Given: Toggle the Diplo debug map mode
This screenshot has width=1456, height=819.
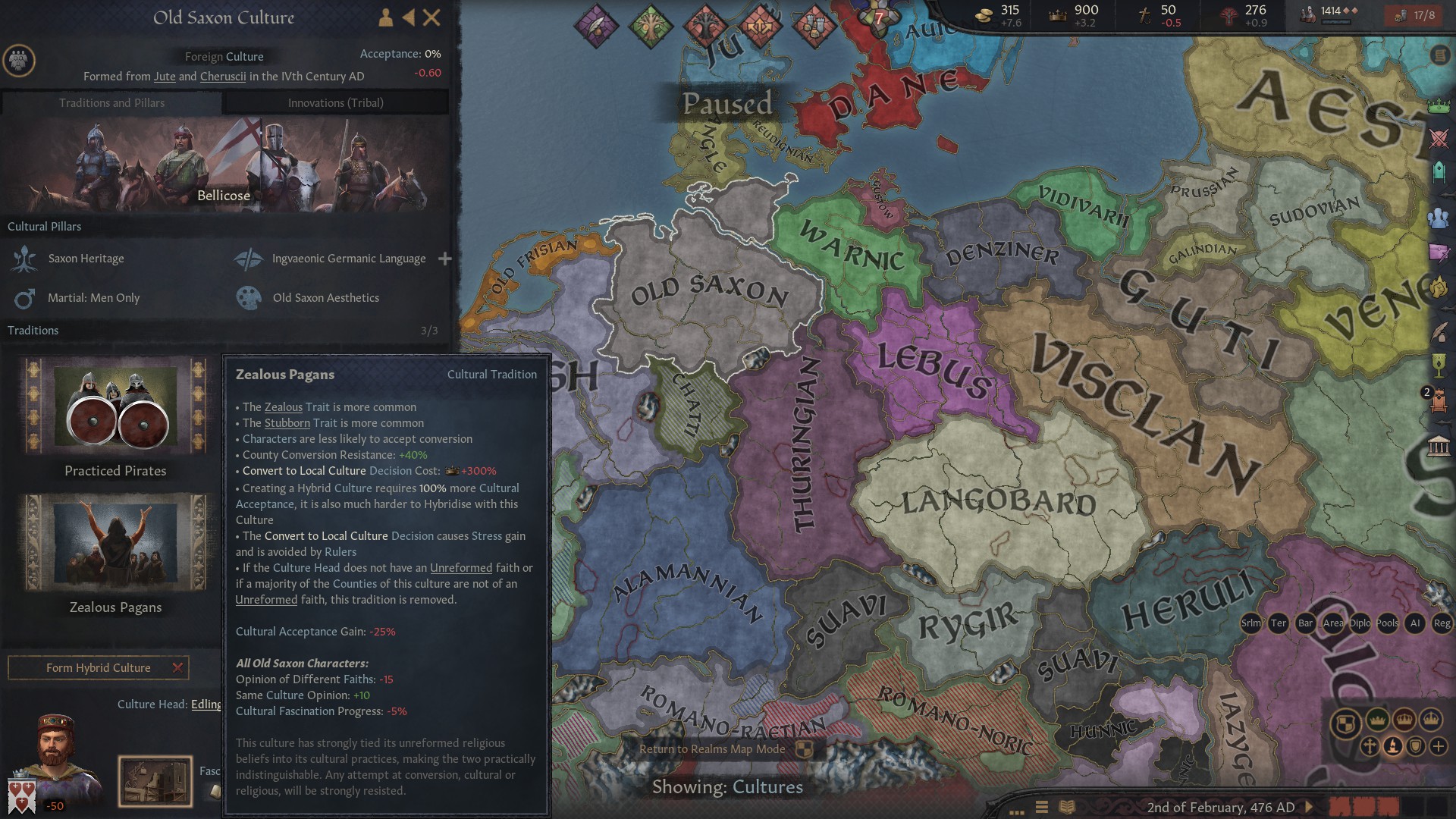Looking at the screenshot, I should tap(1360, 623).
